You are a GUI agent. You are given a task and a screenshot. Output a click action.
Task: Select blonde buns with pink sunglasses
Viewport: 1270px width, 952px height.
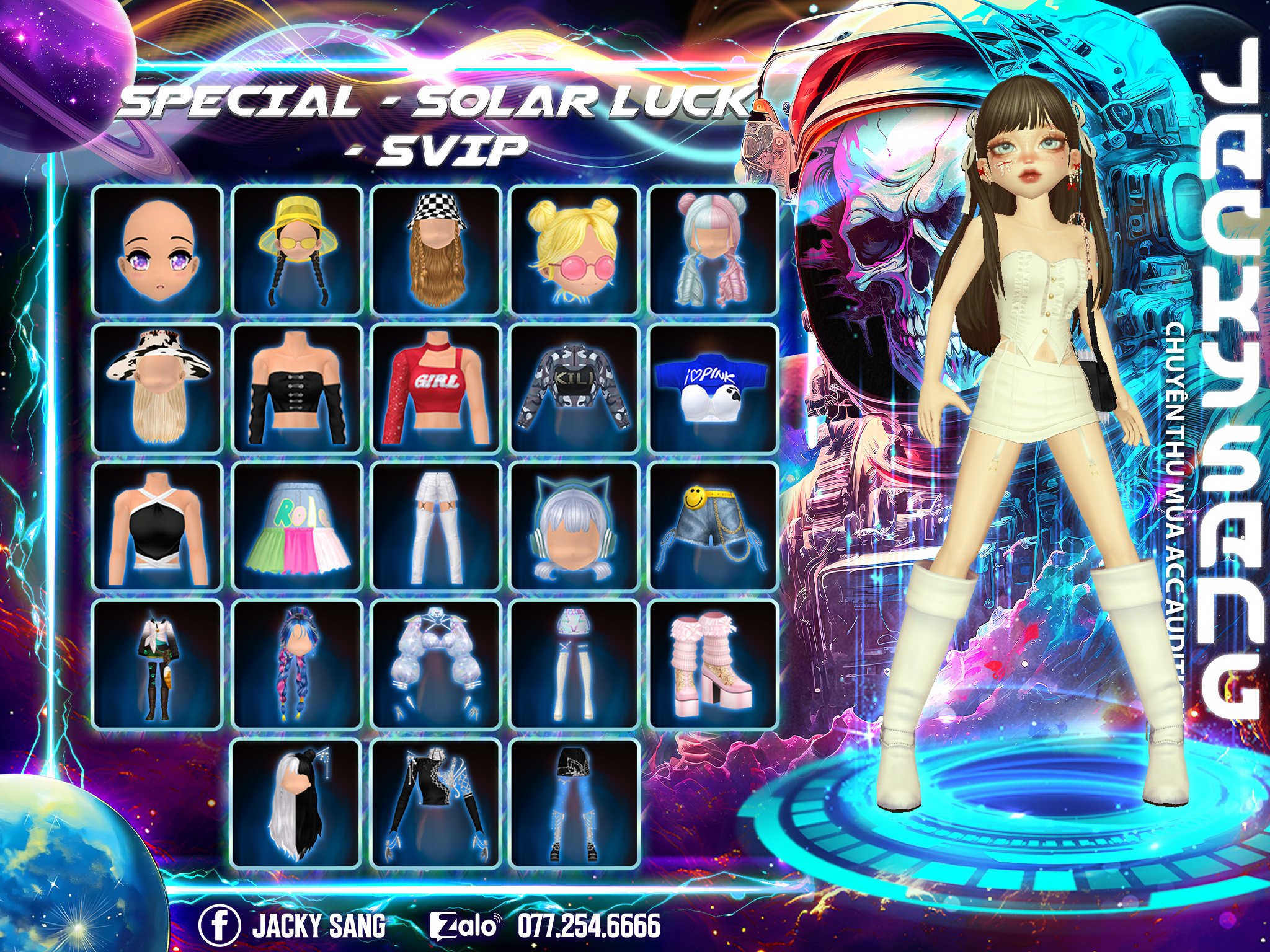(x=575, y=250)
